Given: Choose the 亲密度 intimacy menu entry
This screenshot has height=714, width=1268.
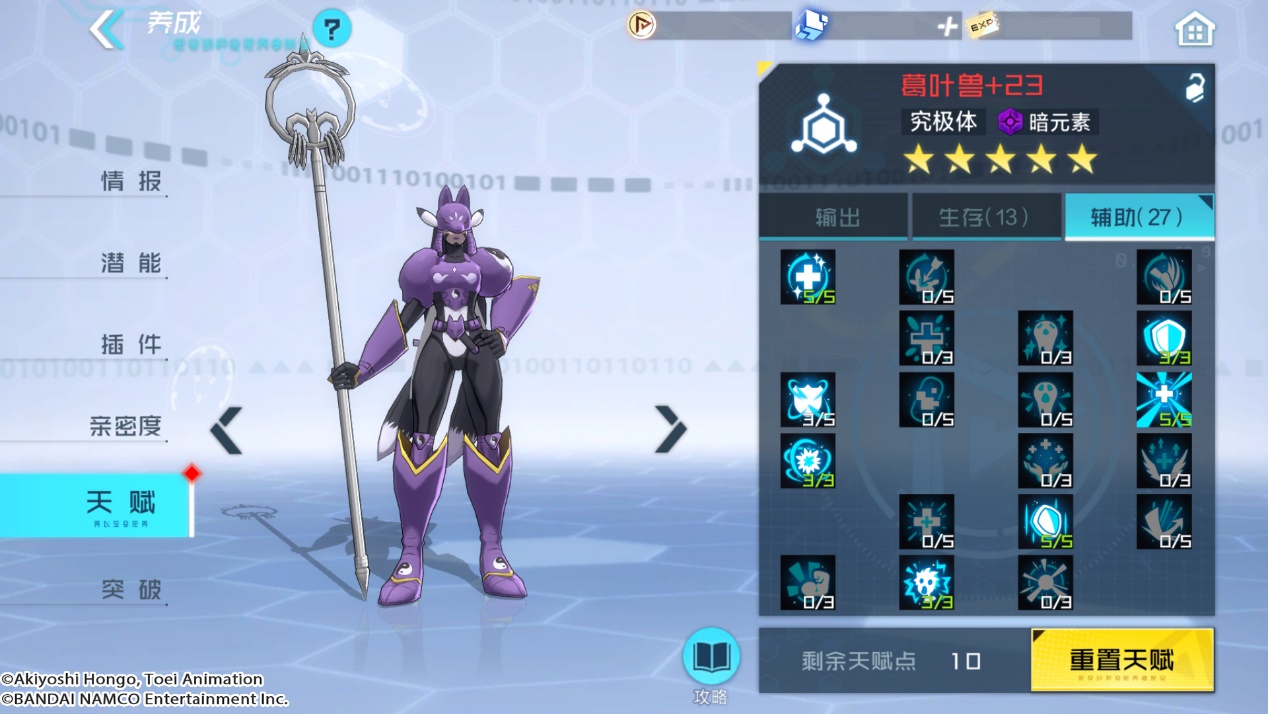Looking at the screenshot, I should pyautogui.click(x=125, y=427).
